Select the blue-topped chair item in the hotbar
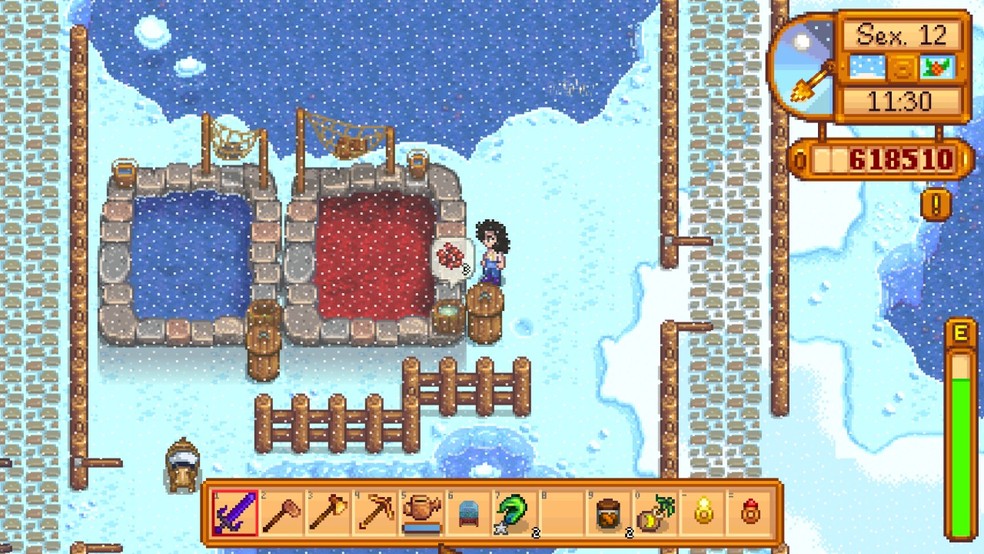This screenshot has height=554, width=984. pyautogui.click(x=469, y=514)
